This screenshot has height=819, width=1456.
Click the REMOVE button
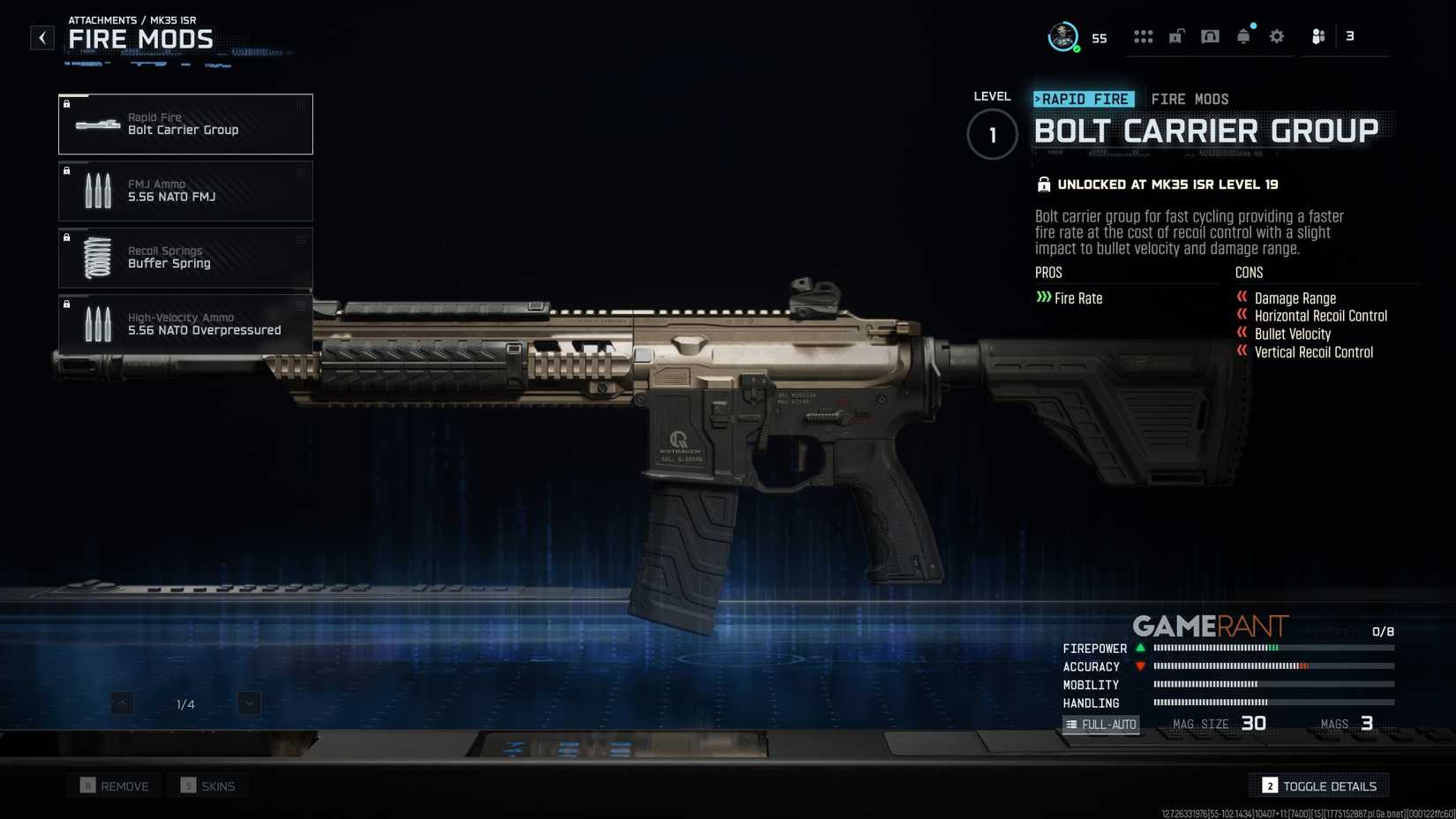(113, 785)
